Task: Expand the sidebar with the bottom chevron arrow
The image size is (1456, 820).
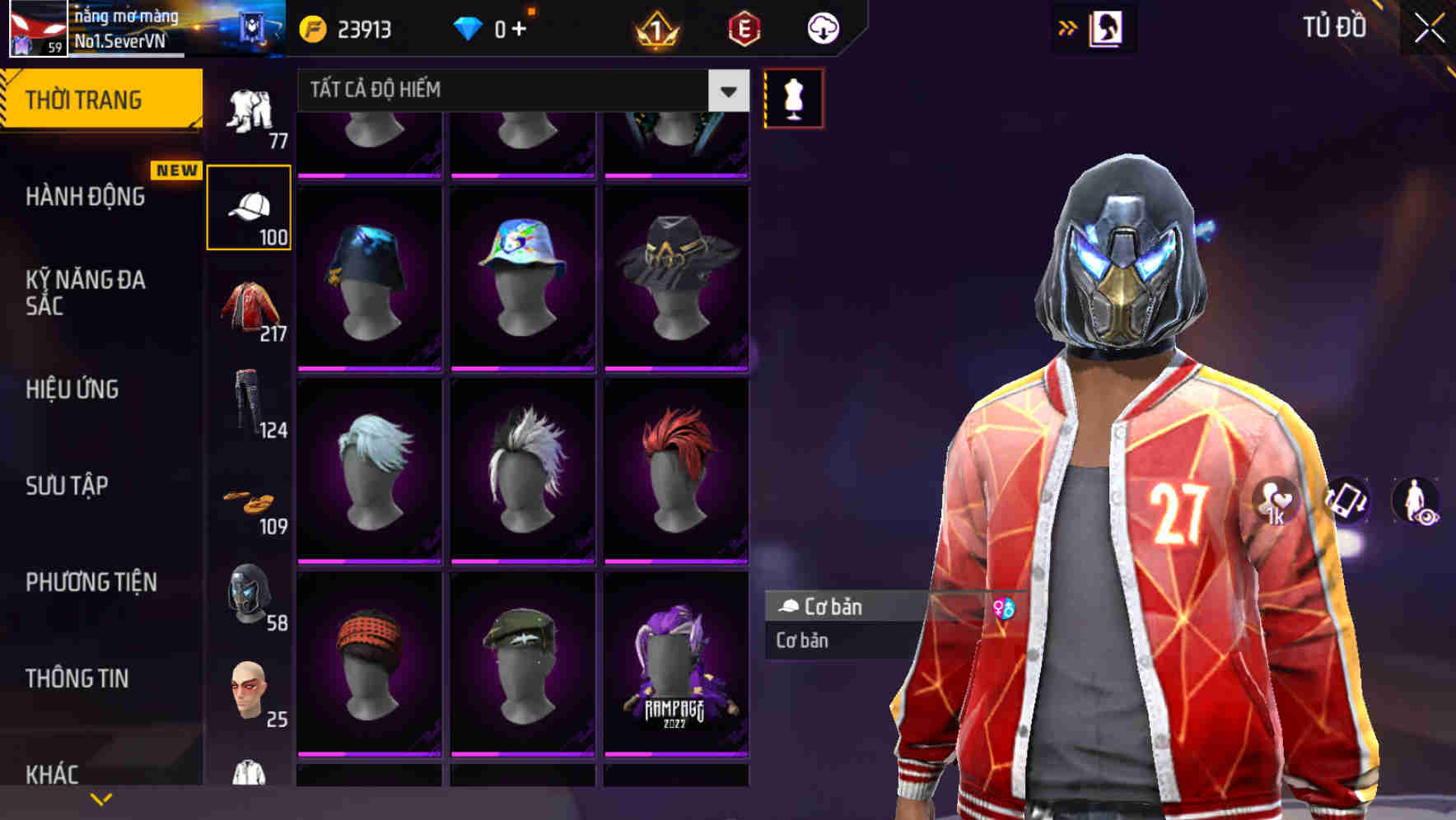Action: click(101, 798)
